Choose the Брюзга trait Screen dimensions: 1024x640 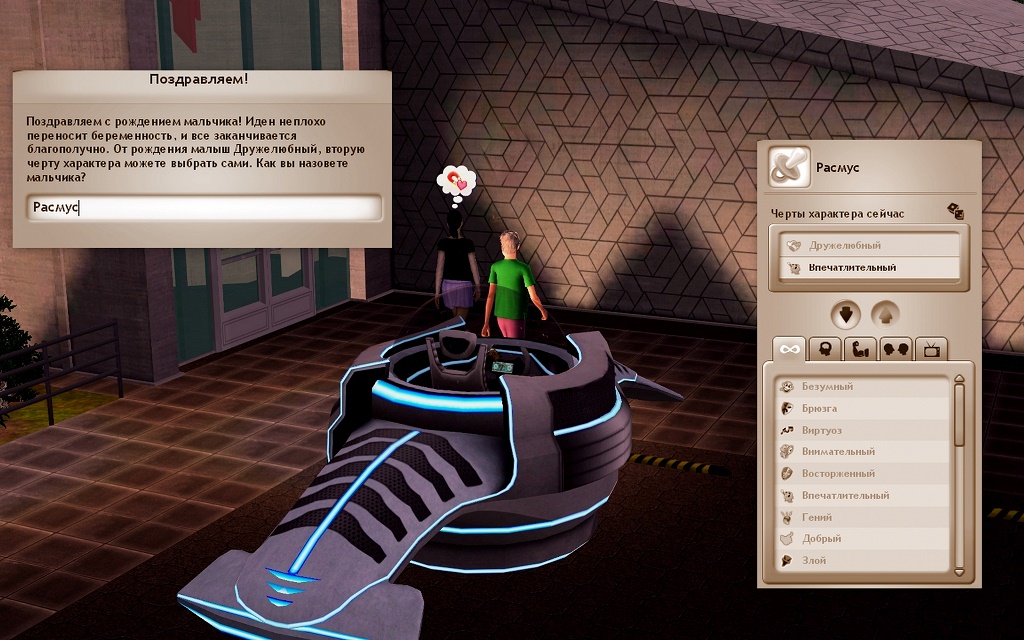pyautogui.click(x=860, y=408)
